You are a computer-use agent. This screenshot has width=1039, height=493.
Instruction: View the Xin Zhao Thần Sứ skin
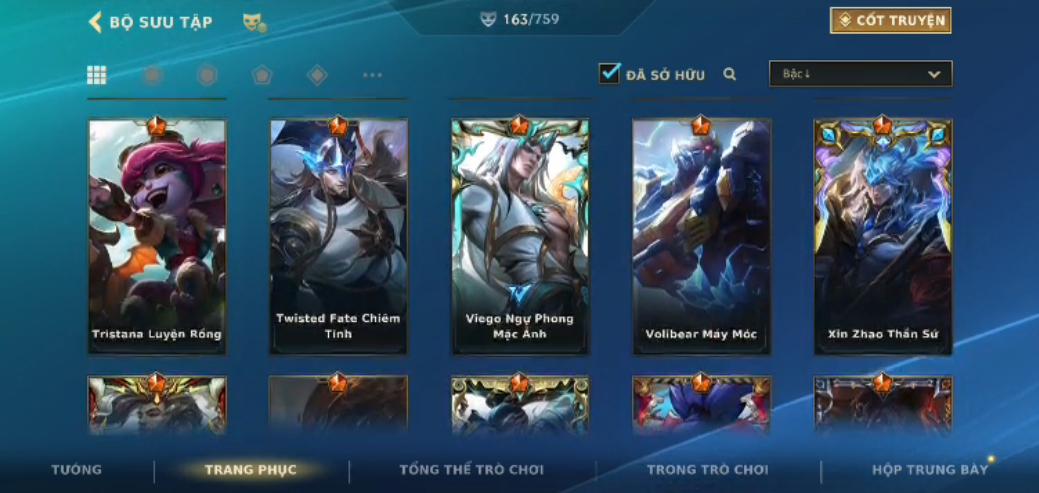pyautogui.click(x=882, y=237)
